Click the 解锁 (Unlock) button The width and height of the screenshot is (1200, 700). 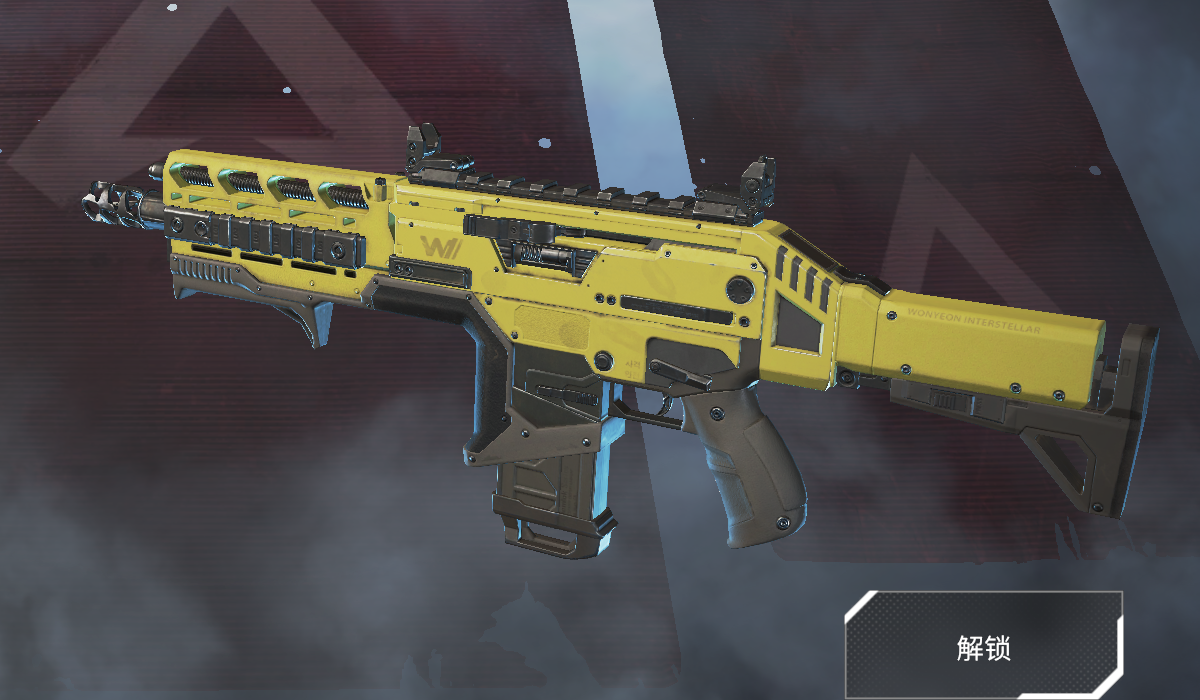coord(983,645)
